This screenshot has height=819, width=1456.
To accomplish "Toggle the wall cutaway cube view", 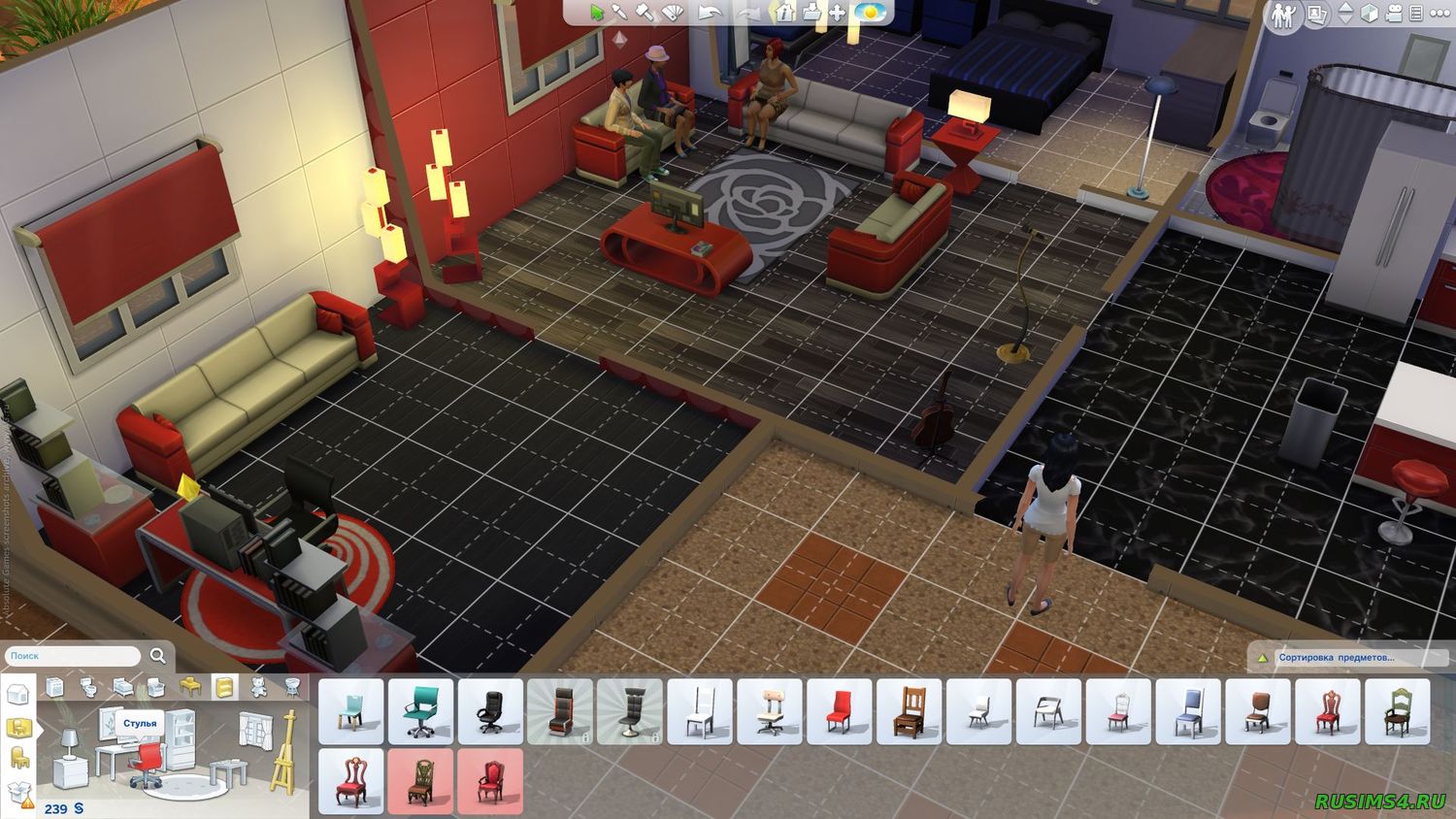I will point(1368,13).
